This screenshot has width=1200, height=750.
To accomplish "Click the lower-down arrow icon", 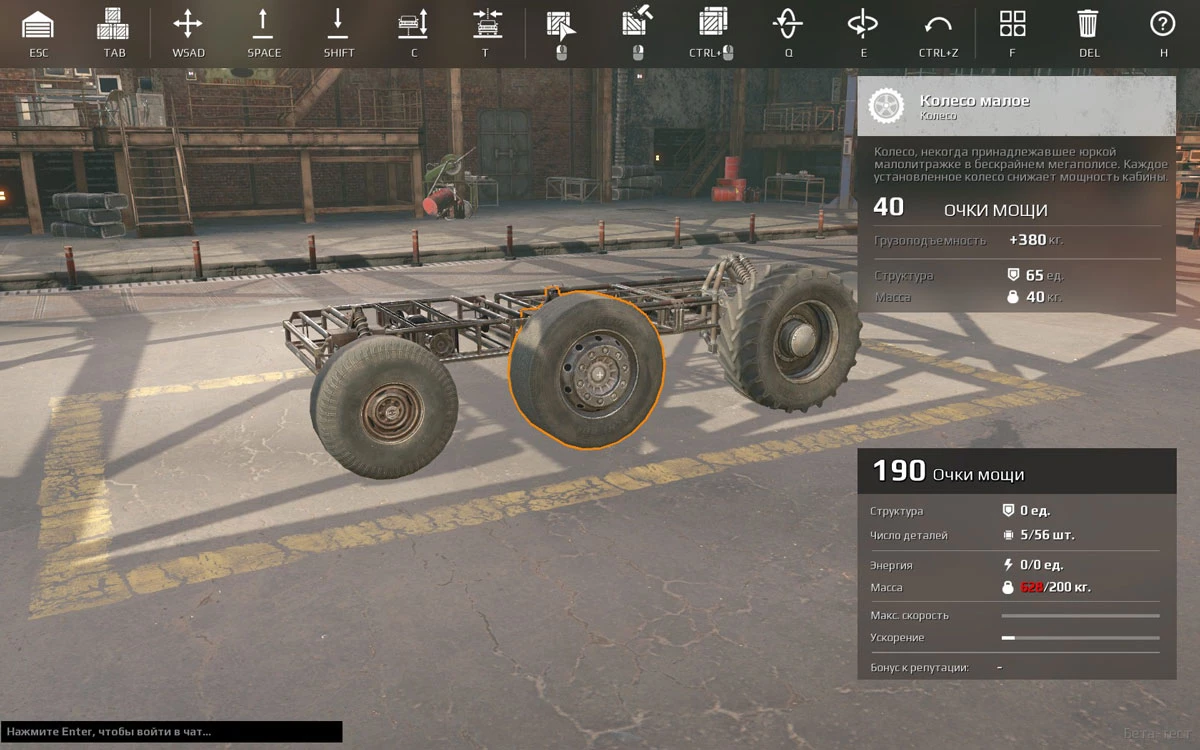I will click(338, 24).
